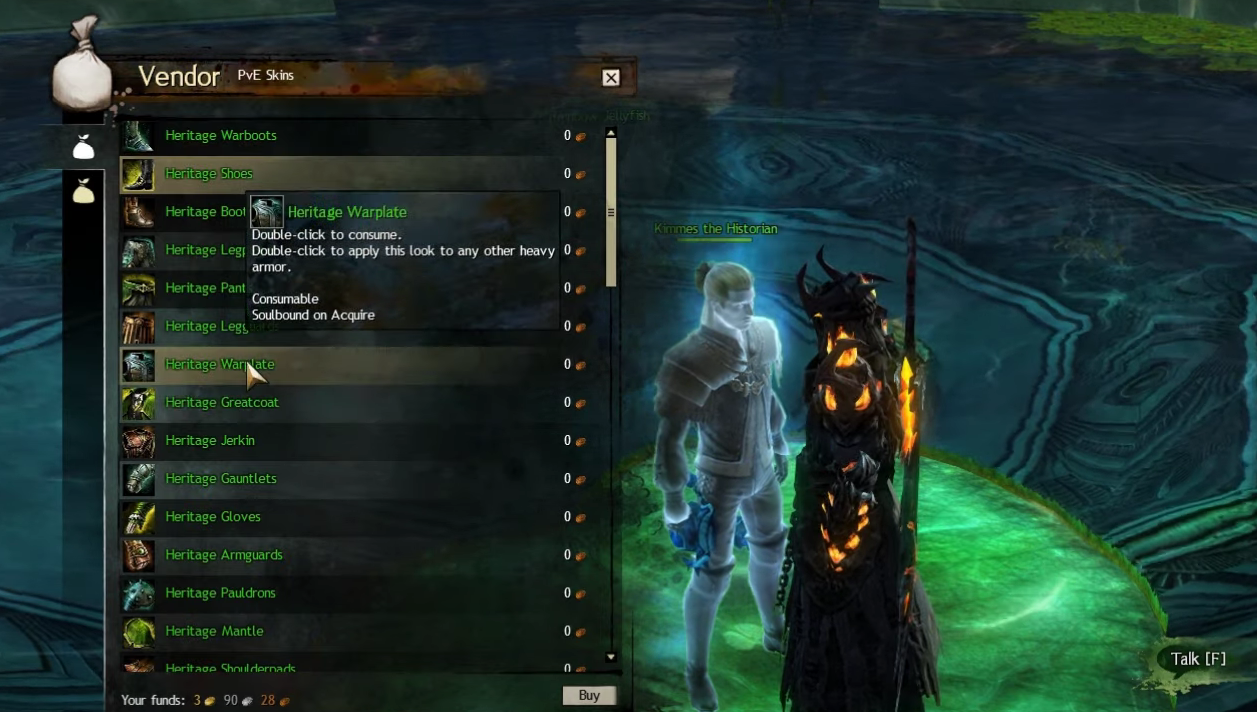This screenshot has height=712, width=1257.
Task: Select the Heritage Mantle skin
Action: click(214, 631)
